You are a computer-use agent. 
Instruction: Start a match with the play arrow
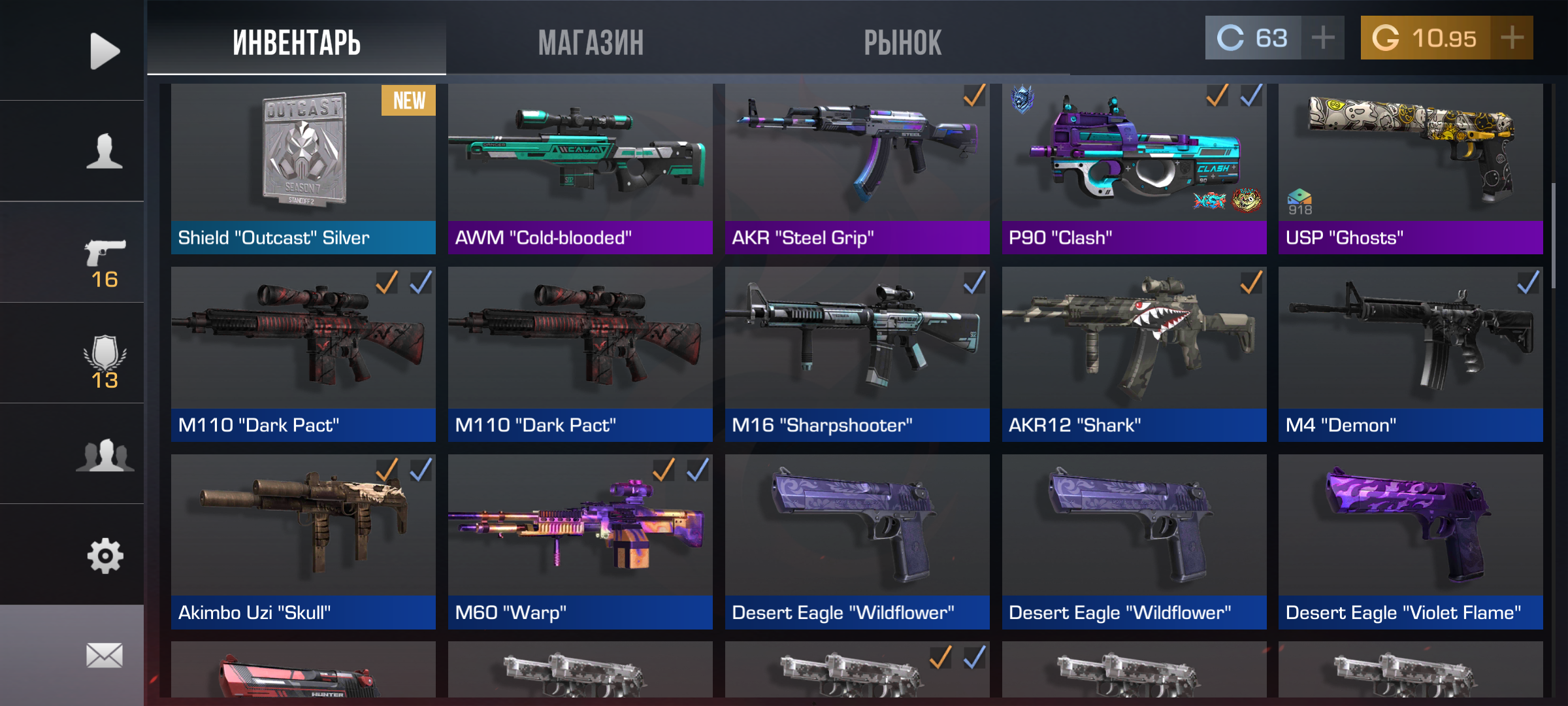(x=105, y=50)
